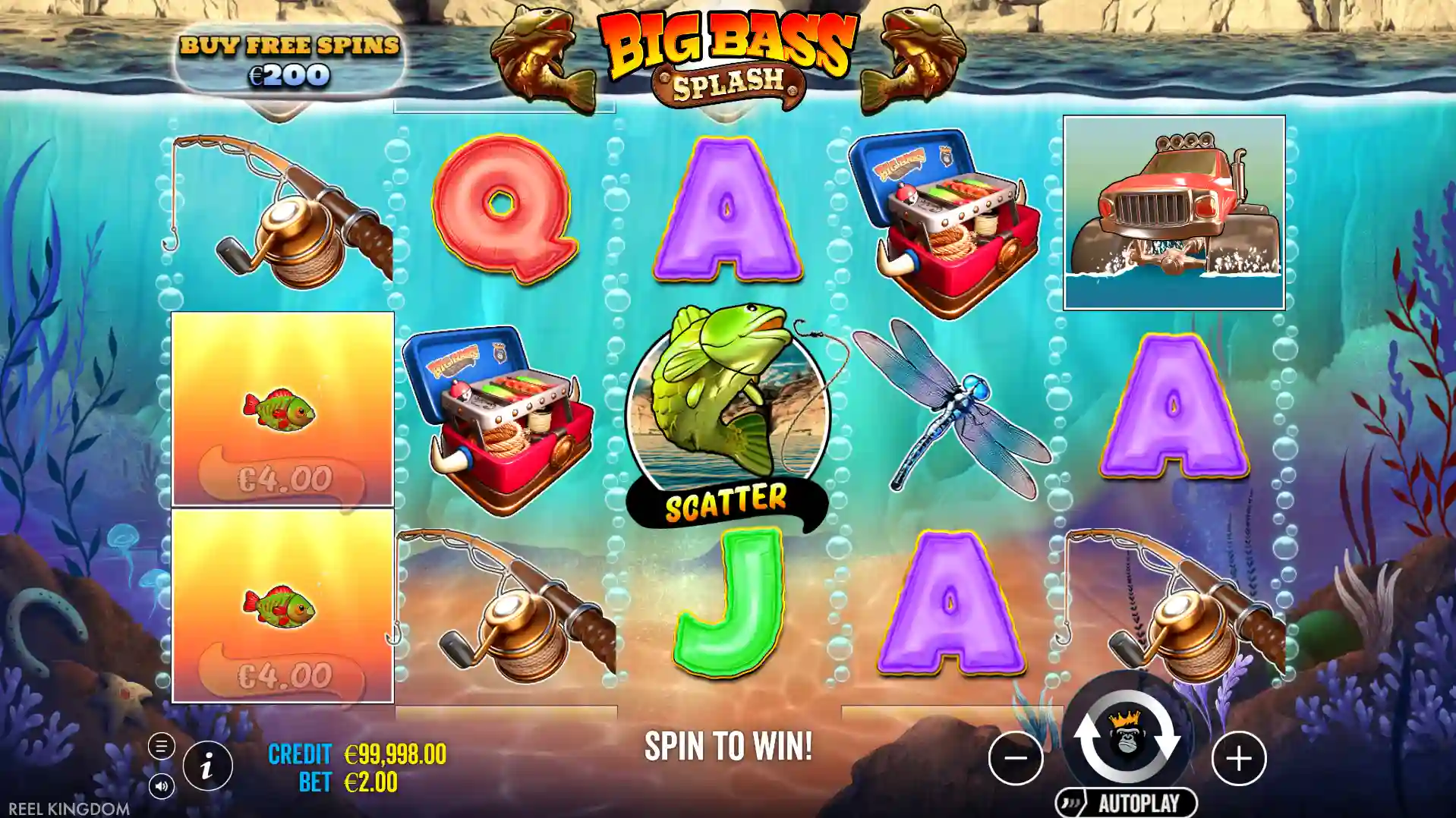Decrease the bet with the minus button

1016,758
